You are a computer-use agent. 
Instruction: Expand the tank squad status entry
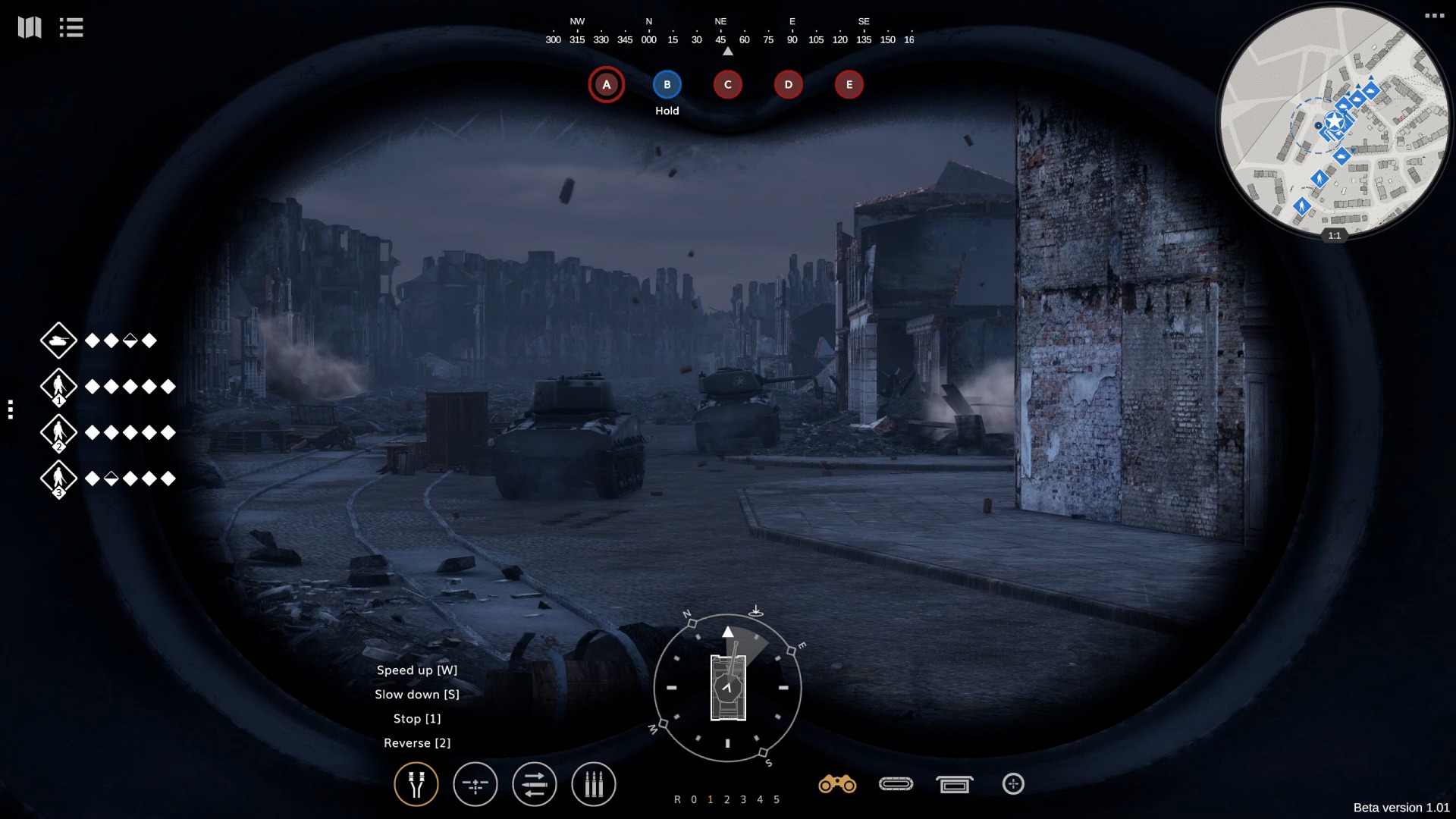pos(59,340)
